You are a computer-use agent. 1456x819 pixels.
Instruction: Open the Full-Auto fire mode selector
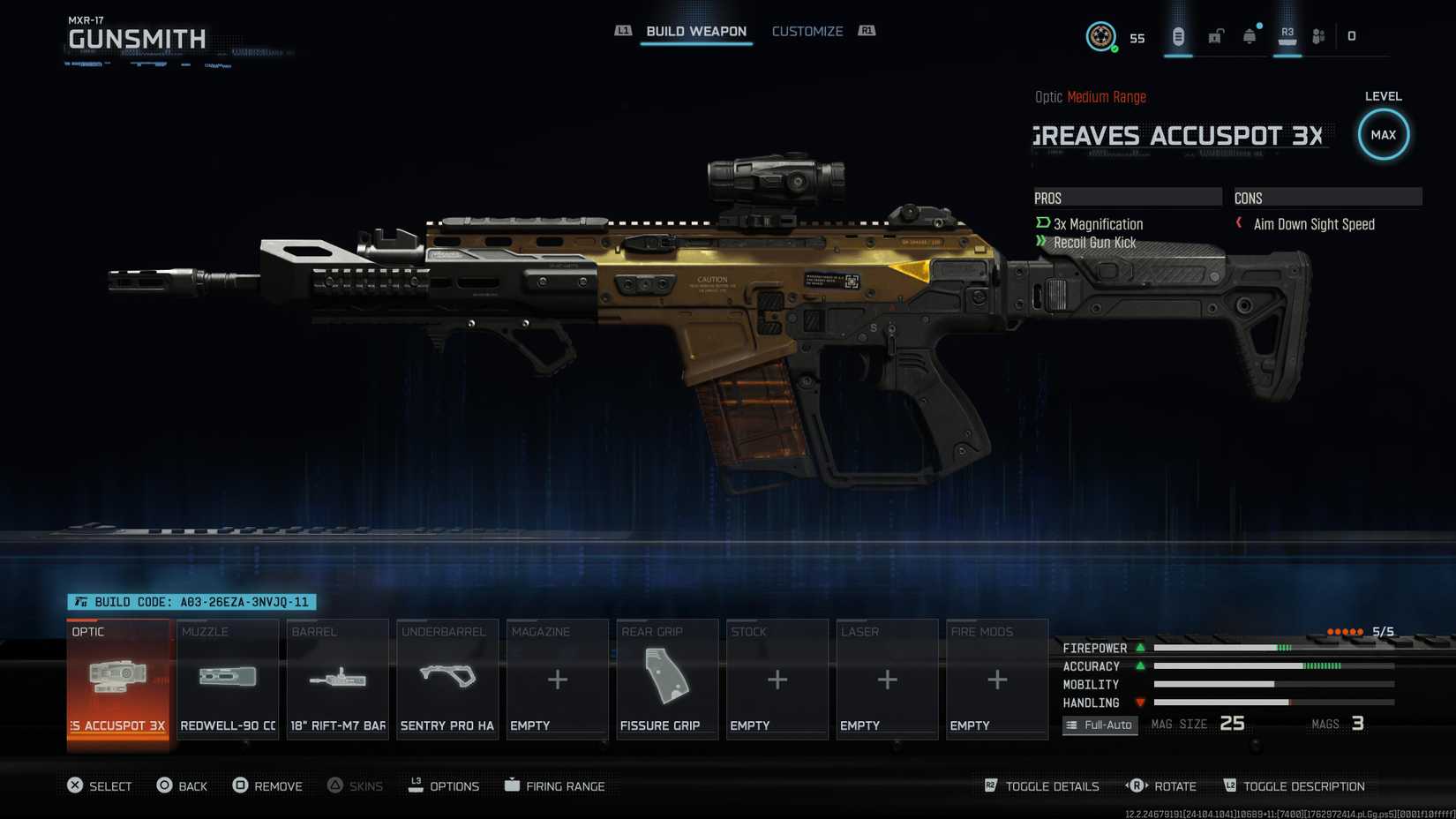click(1100, 725)
